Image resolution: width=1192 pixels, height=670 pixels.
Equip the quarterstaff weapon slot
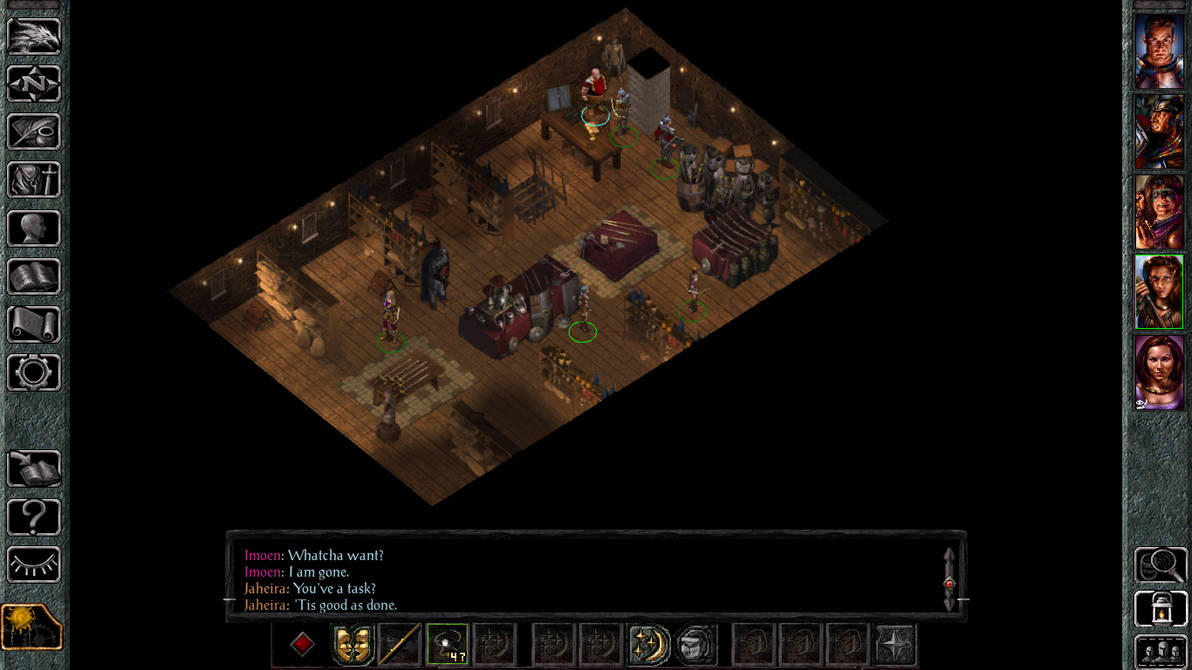pos(398,644)
